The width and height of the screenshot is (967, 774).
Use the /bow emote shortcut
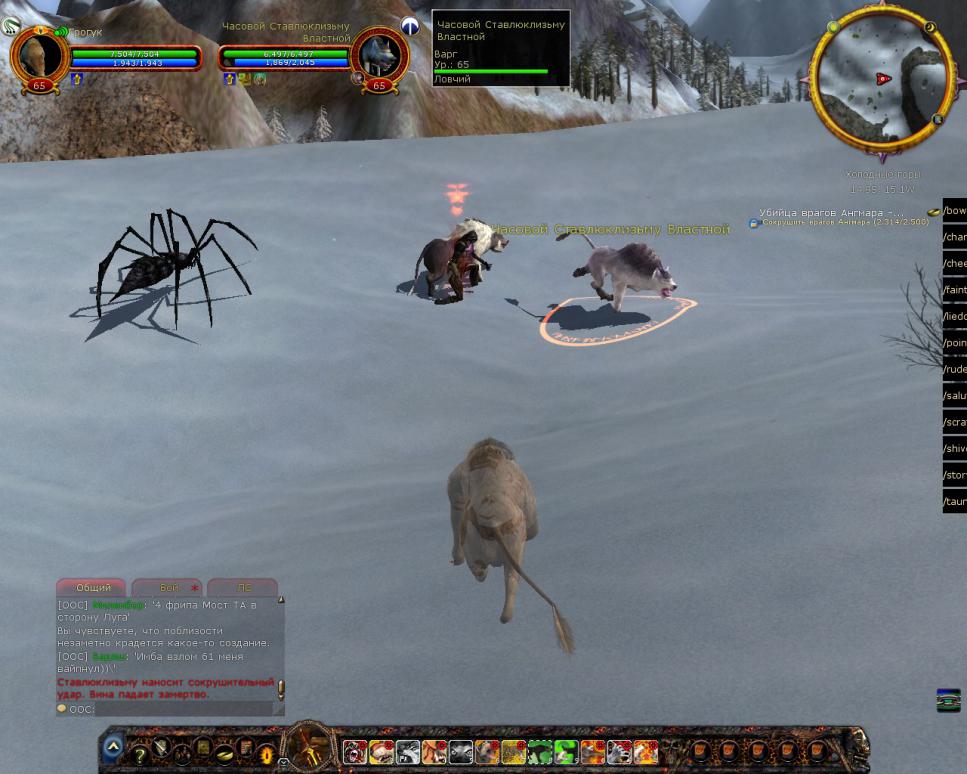point(955,211)
